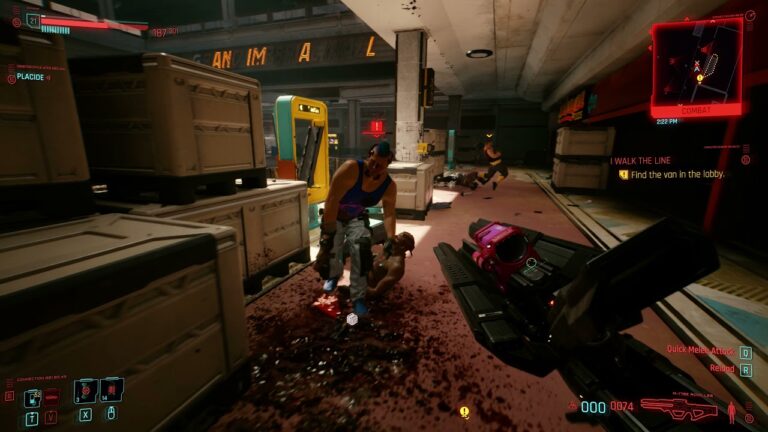Click the level 21 player badge
This screenshot has height=432, width=768.
[x=33, y=19]
